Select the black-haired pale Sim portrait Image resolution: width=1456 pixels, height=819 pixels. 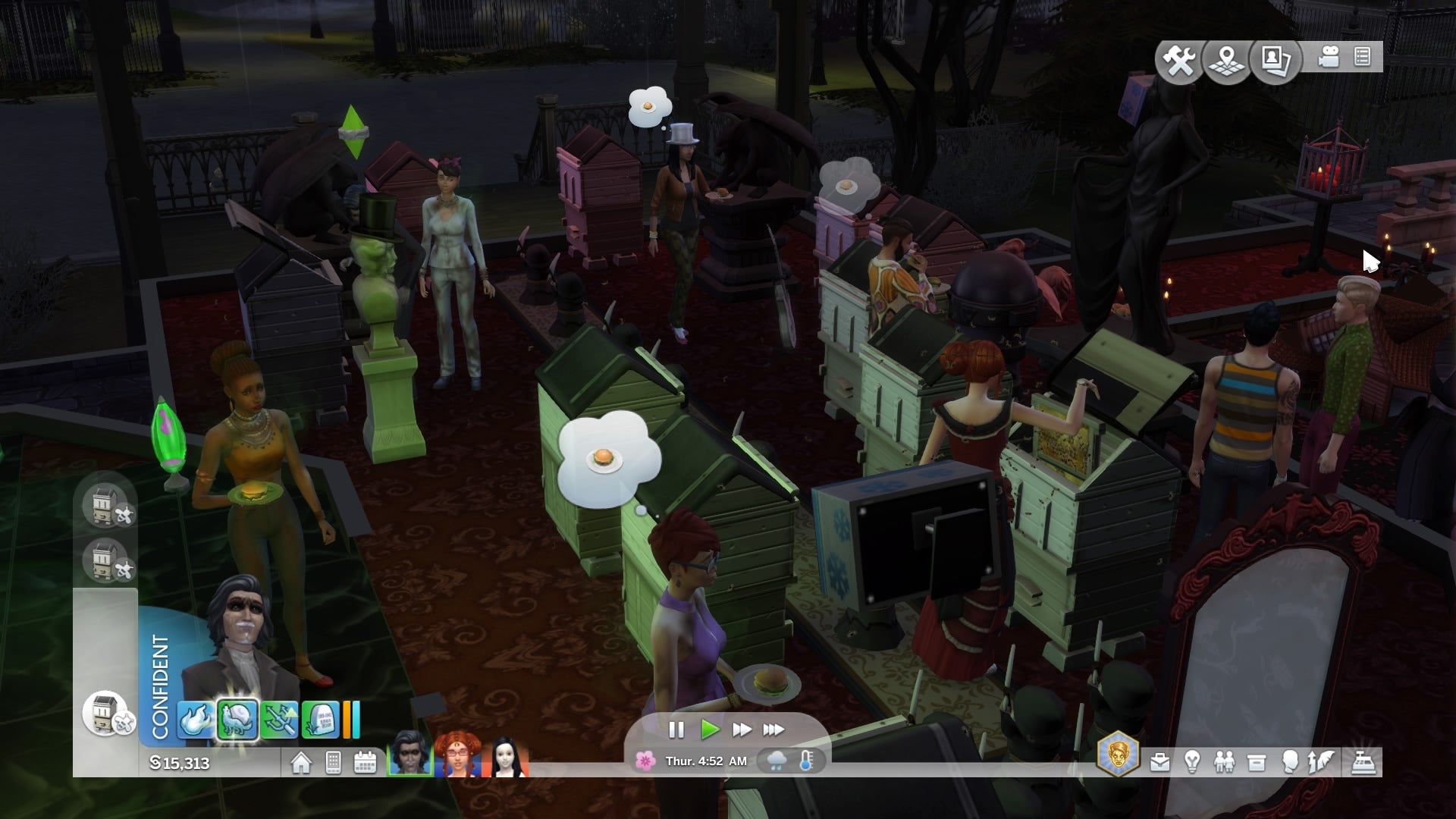tap(507, 755)
